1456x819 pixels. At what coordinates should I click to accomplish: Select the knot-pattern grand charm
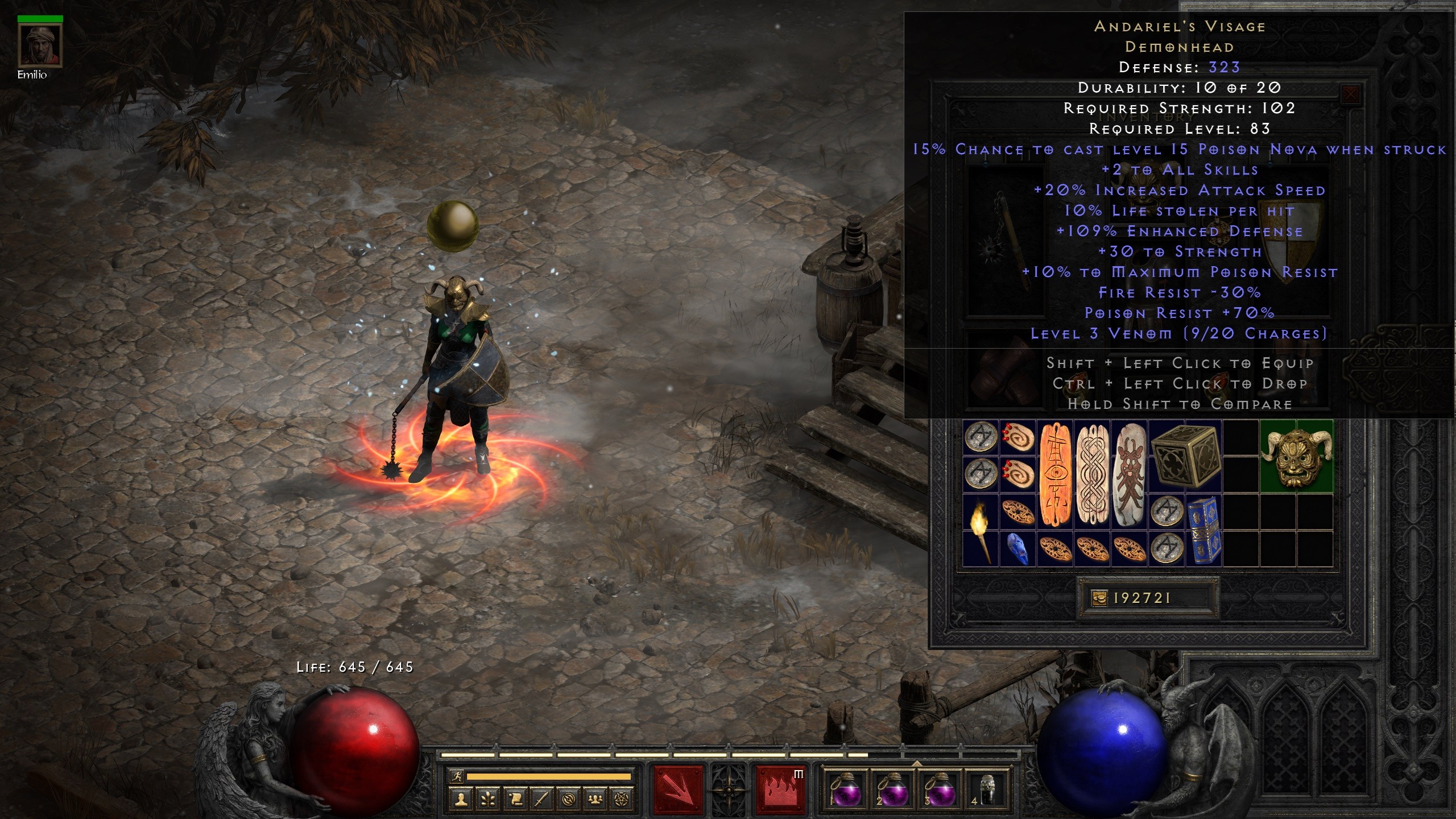coord(1092,475)
